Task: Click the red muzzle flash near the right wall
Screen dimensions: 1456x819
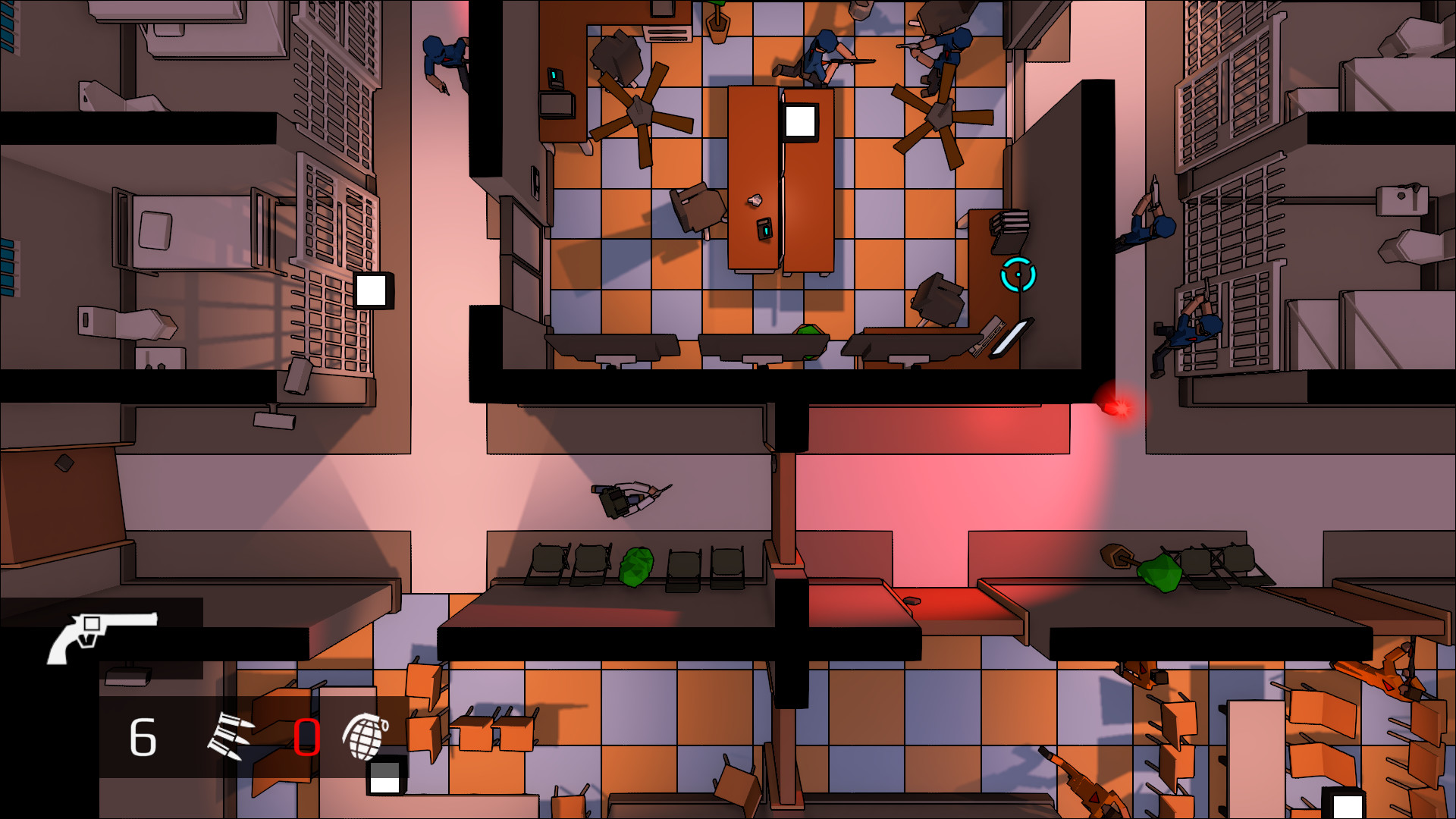Action: click(x=1116, y=407)
